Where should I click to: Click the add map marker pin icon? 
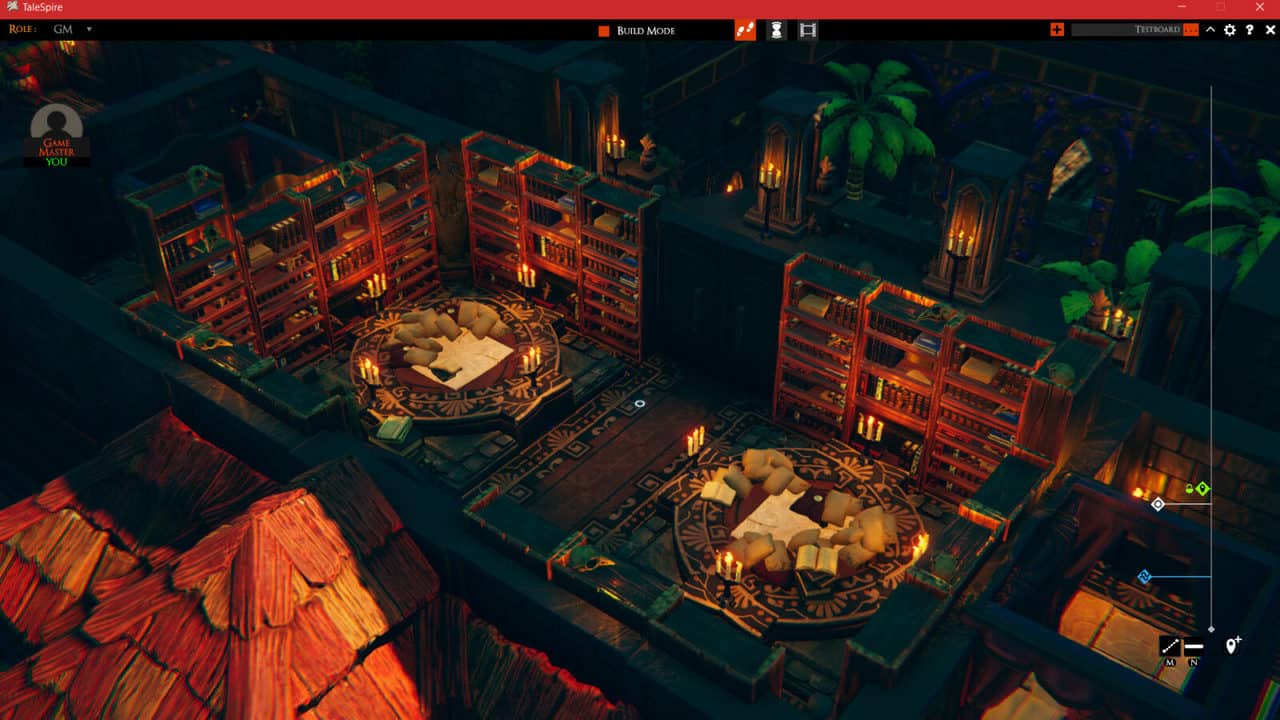[x=1231, y=646]
